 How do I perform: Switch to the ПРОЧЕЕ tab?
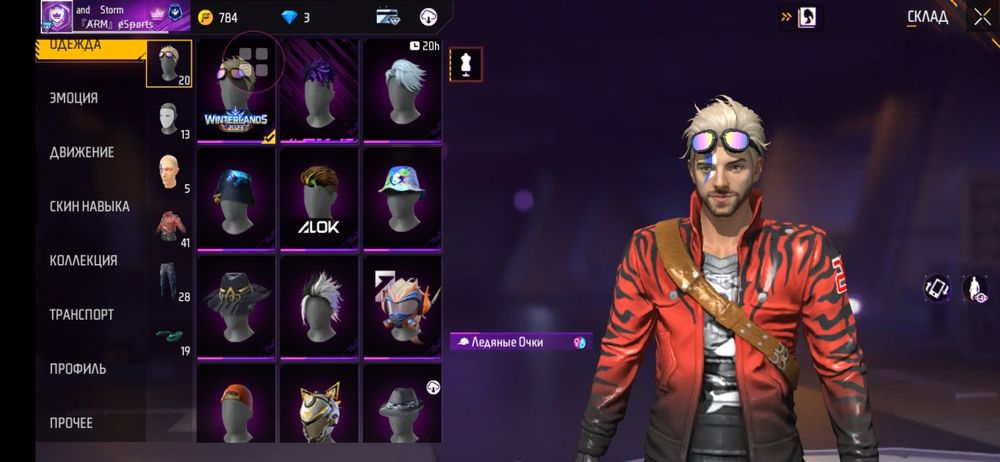click(x=72, y=423)
